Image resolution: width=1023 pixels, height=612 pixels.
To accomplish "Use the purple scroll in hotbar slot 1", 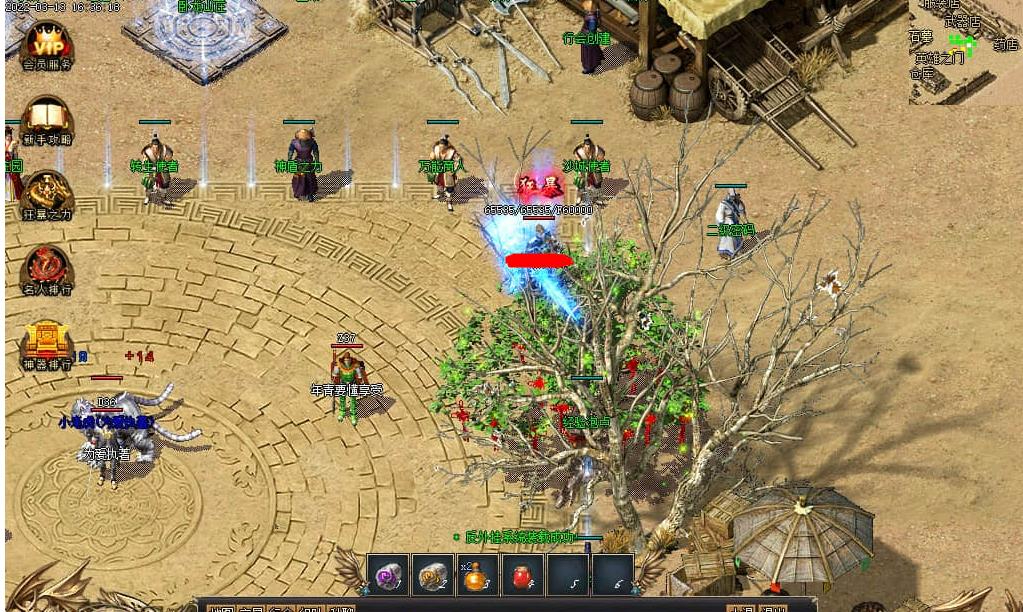I will tap(388, 575).
